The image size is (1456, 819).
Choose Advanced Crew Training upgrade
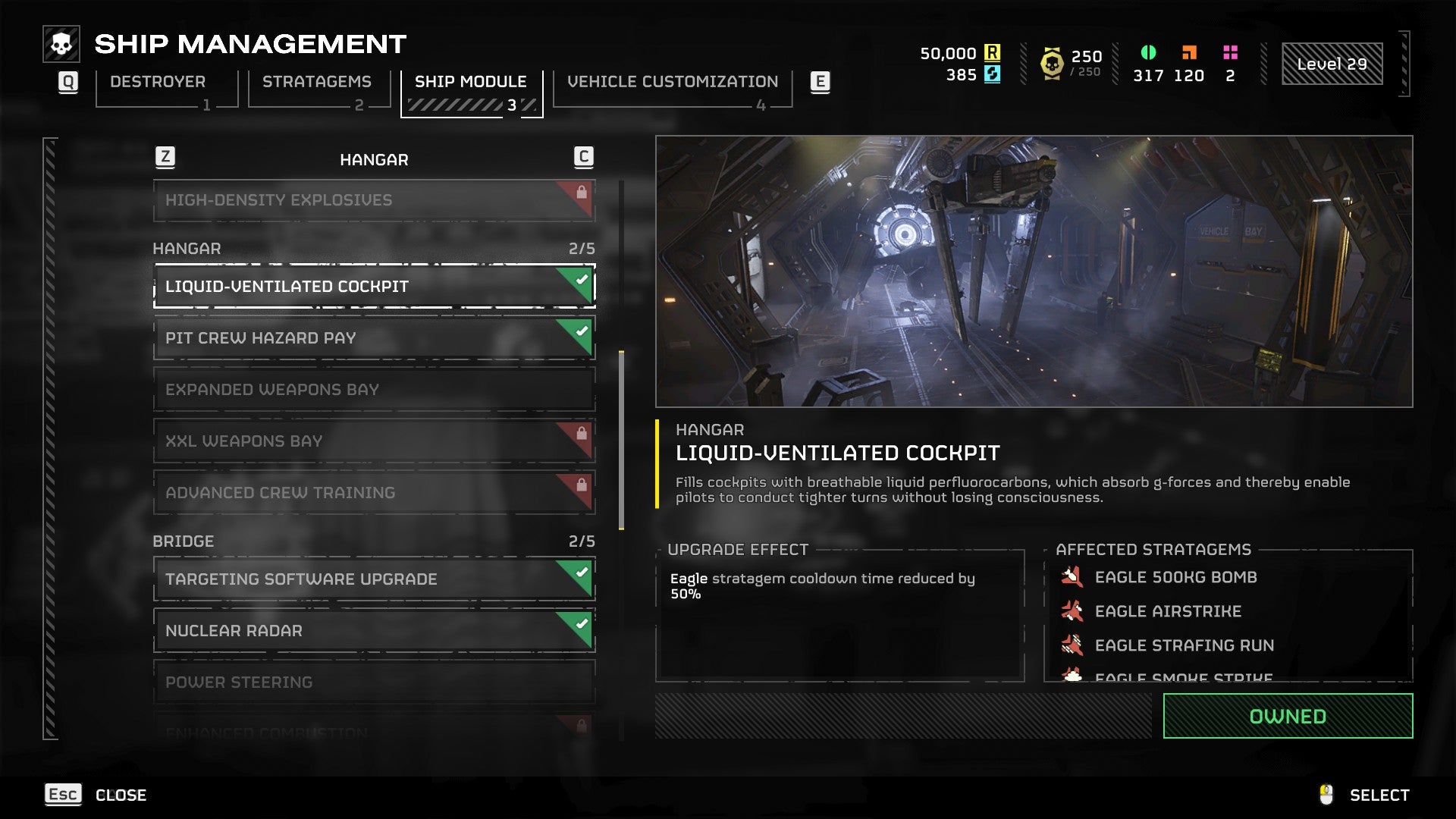point(373,493)
